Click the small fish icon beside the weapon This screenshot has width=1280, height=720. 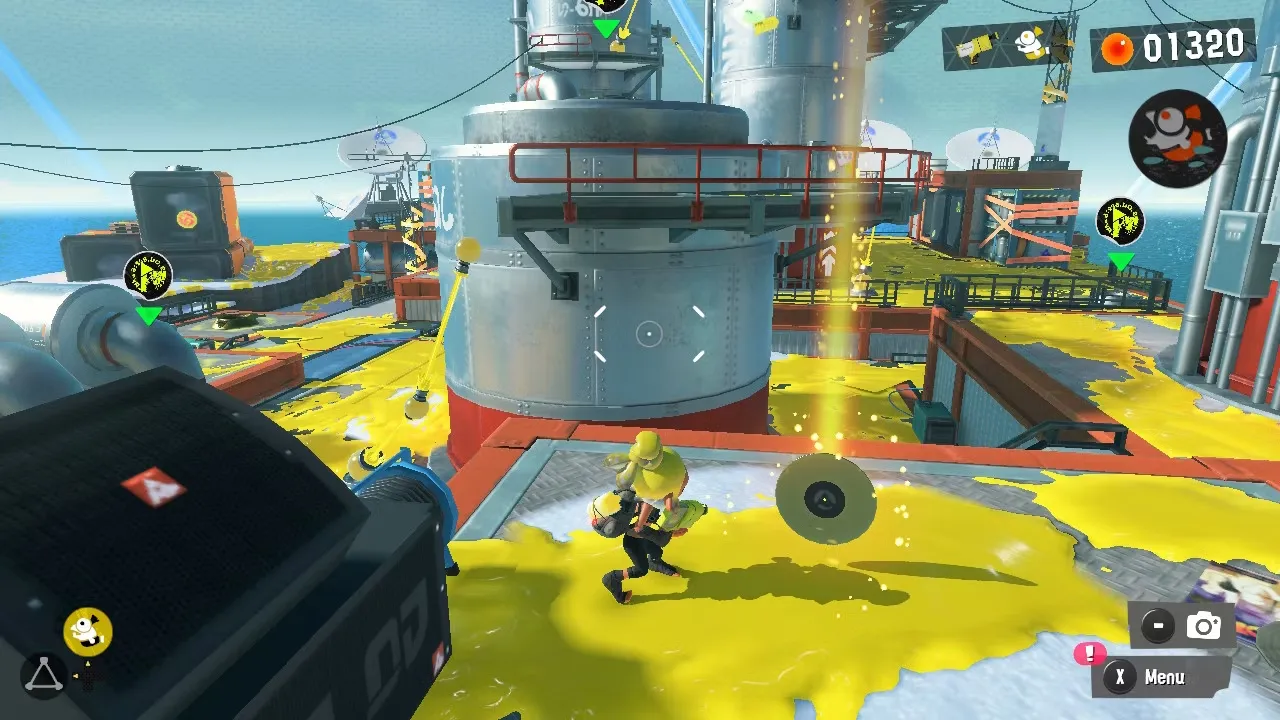[1030, 42]
